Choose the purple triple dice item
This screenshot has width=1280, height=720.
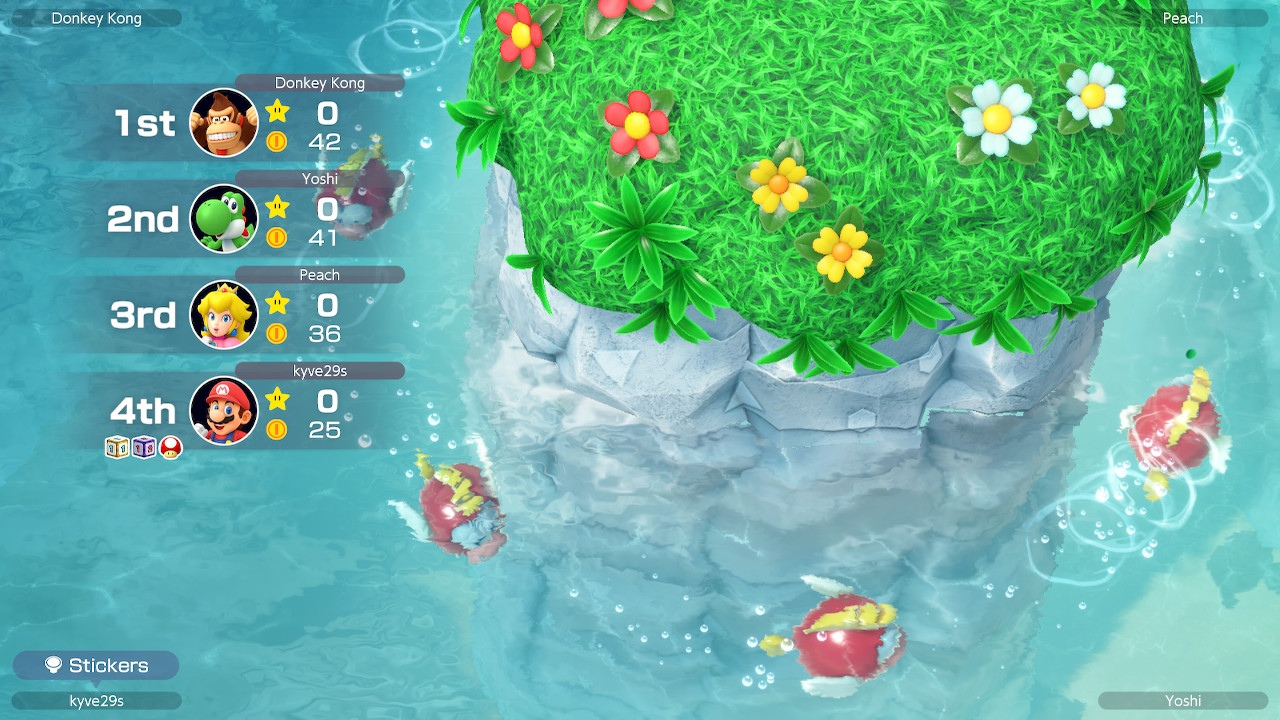click(x=144, y=448)
